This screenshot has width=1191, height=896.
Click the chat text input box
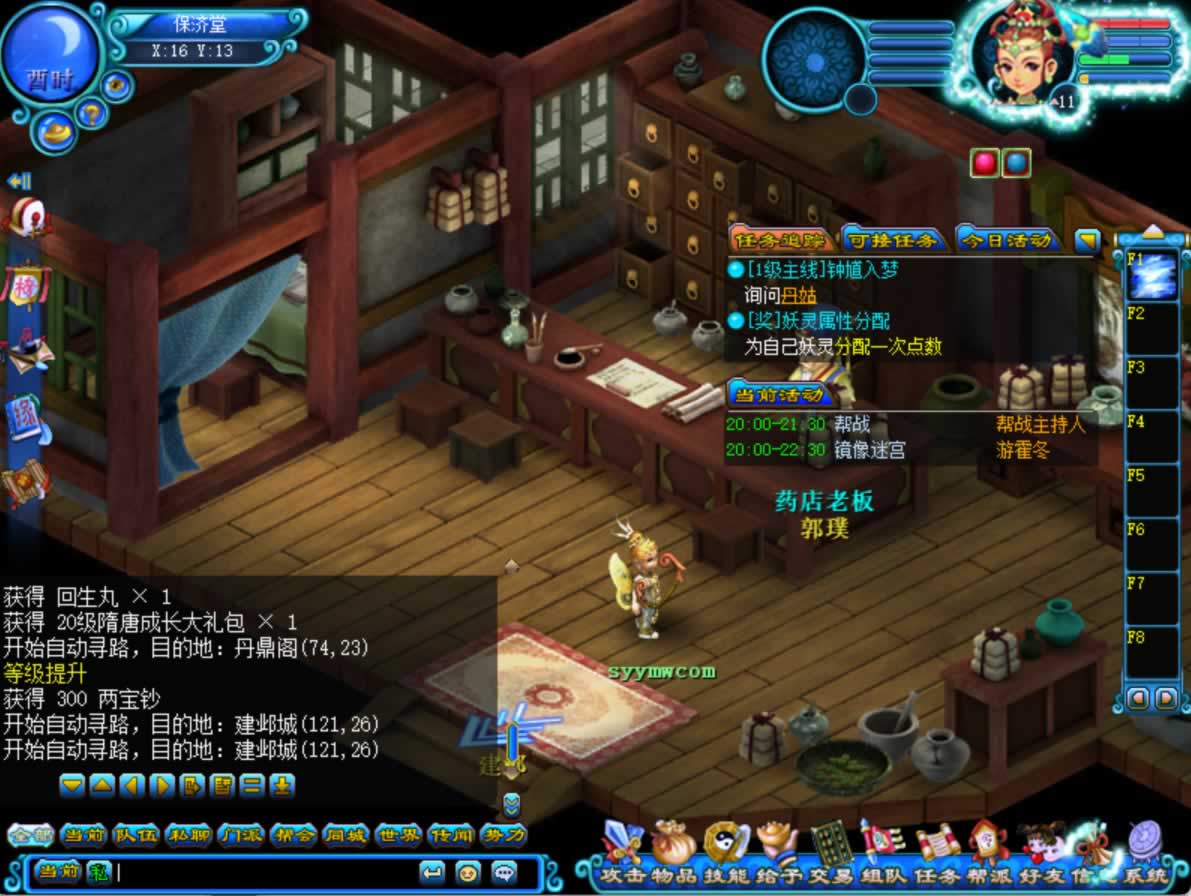pos(260,871)
